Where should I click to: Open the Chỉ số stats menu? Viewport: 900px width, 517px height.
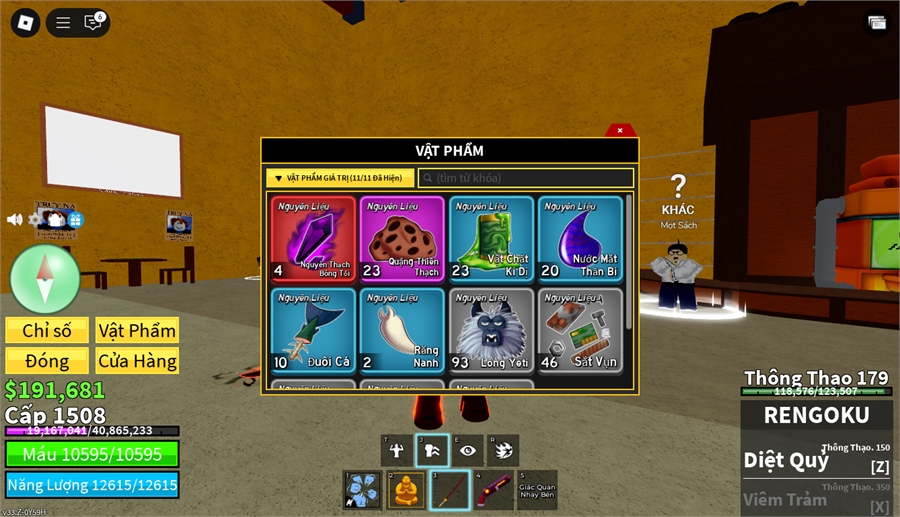(47, 331)
